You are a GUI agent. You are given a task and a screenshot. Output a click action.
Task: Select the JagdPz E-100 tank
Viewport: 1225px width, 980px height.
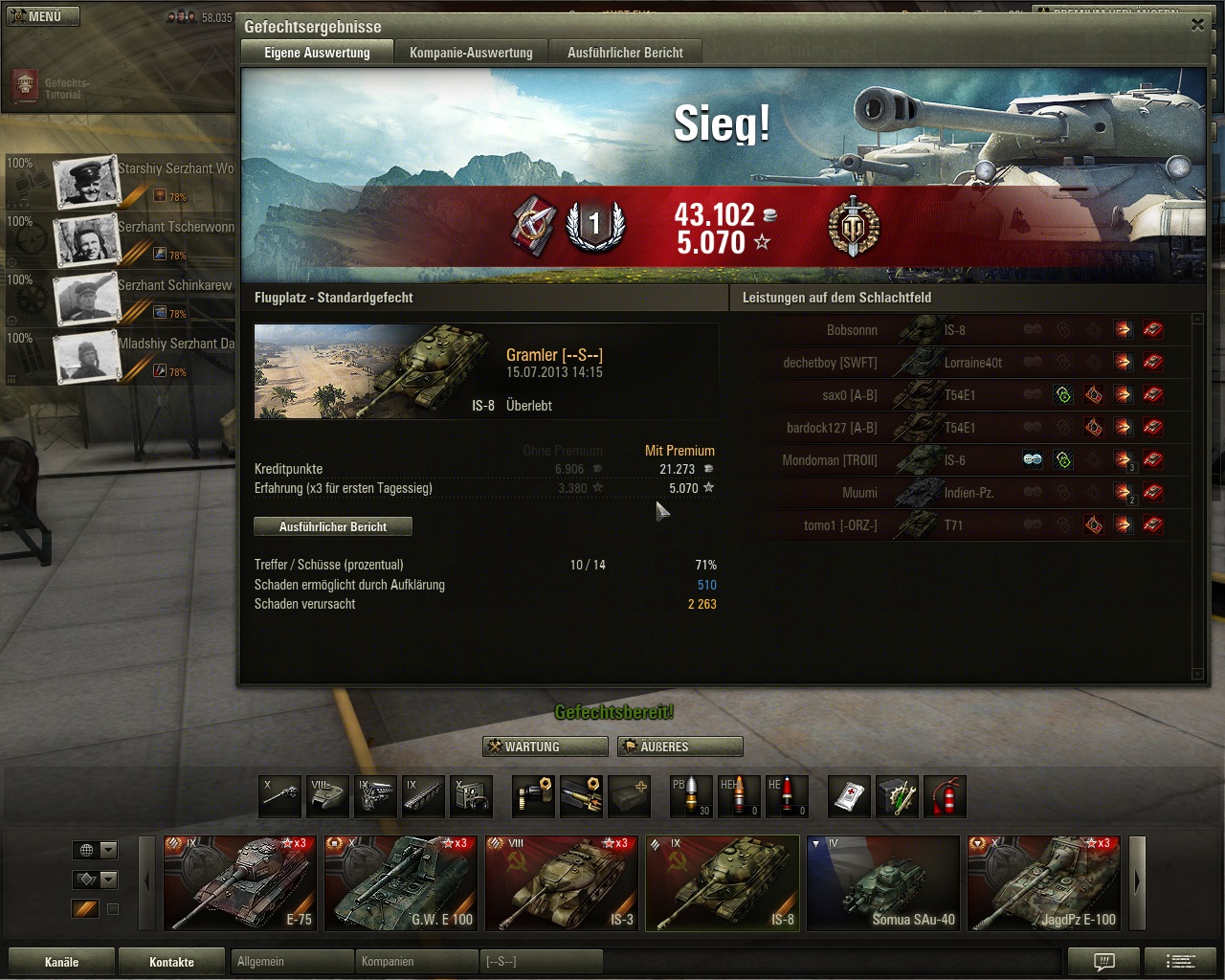pos(1043,882)
